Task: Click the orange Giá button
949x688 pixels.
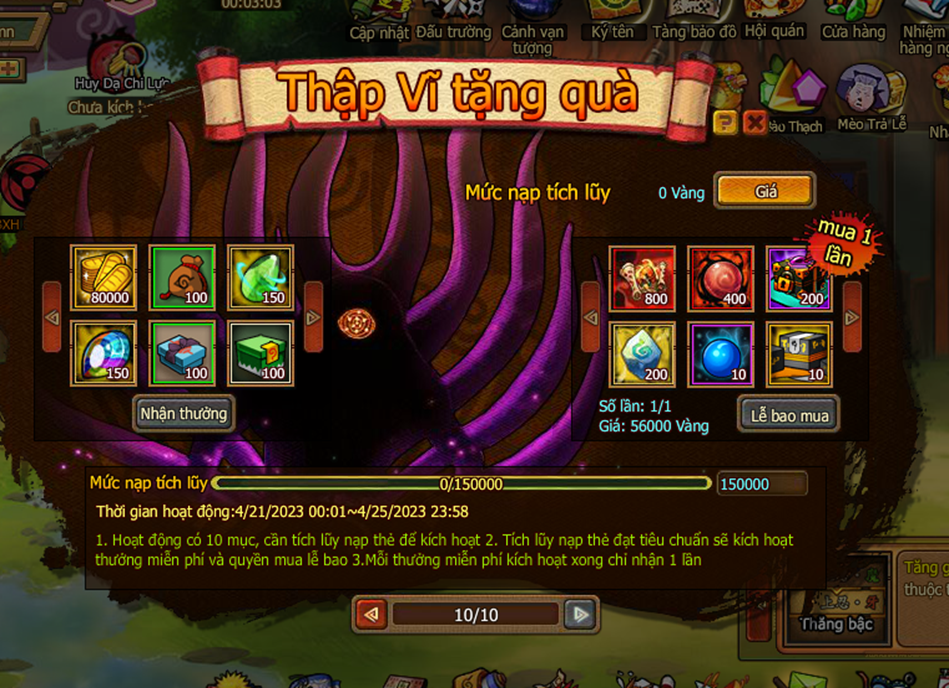Action: coord(765,191)
